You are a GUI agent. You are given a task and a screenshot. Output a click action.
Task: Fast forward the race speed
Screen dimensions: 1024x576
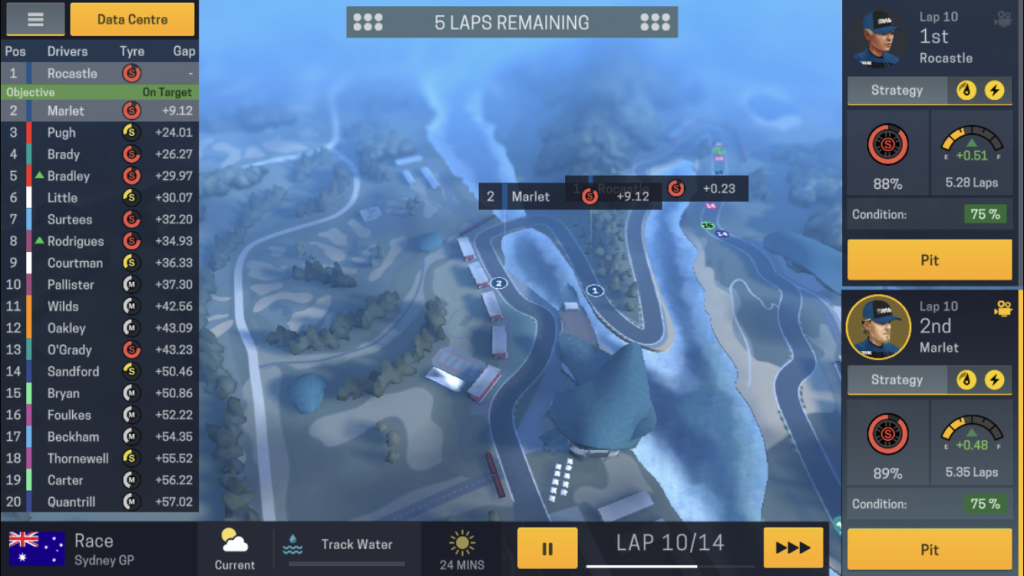793,548
